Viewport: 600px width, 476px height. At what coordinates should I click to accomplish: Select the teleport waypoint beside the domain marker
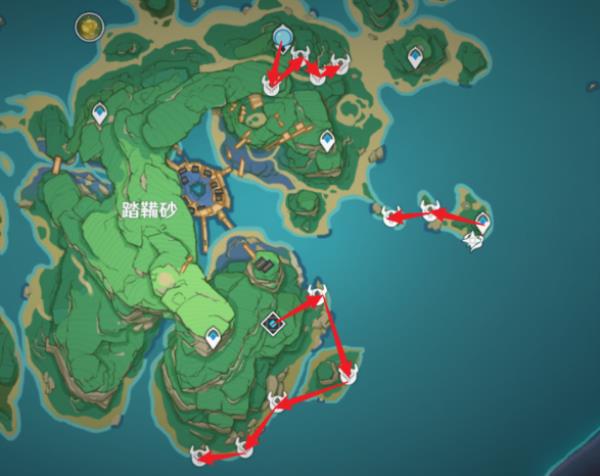click(213, 338)
